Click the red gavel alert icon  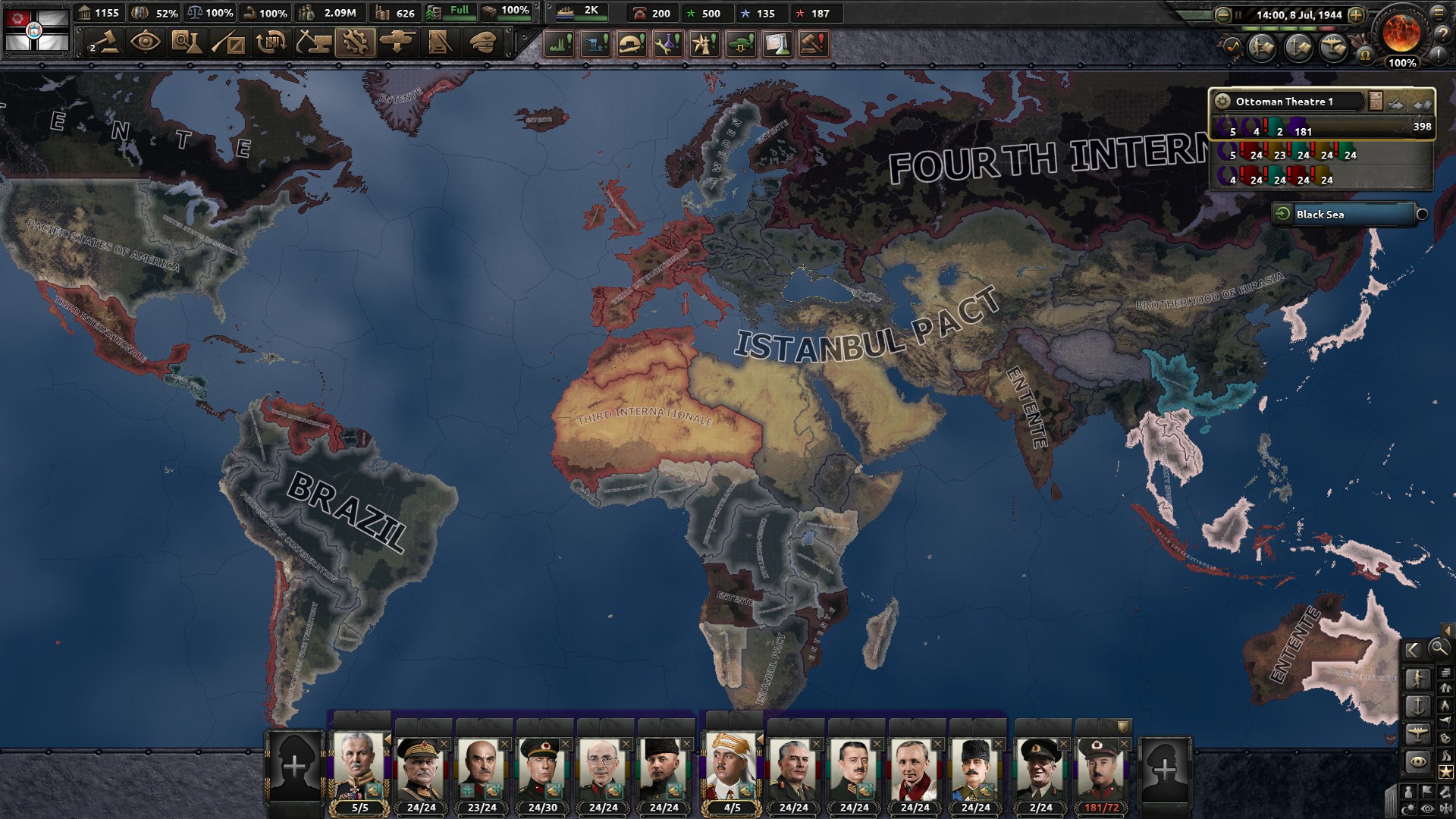click(x=813, y=44)
